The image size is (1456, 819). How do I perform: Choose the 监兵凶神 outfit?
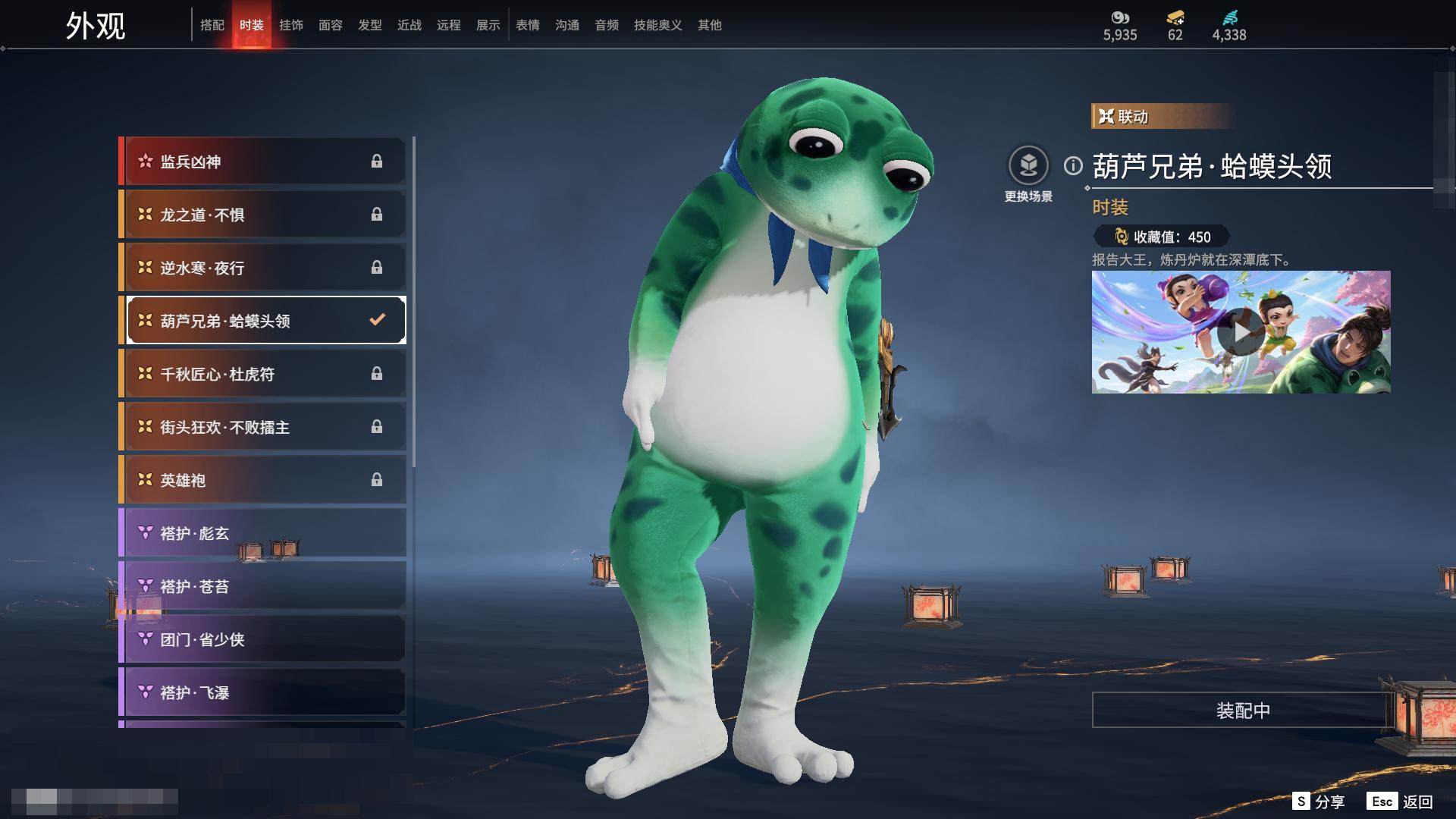pos(262,162)
